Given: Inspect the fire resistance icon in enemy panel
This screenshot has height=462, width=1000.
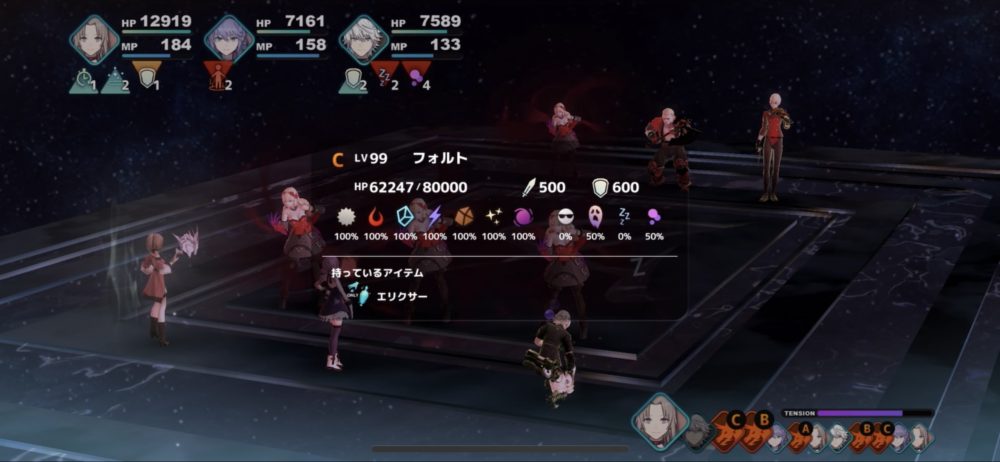Looking at the screenshot, I should point(376,216).
